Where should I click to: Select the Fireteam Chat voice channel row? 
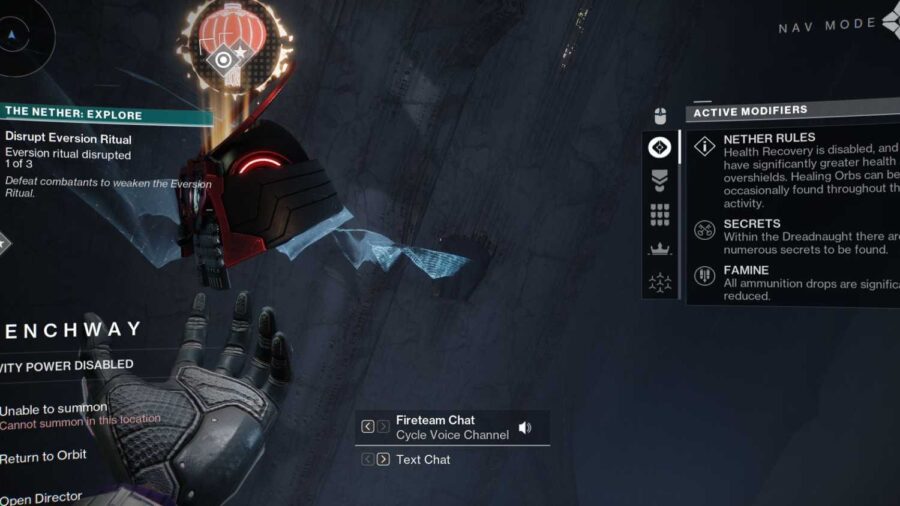click(x=452, y=427)
